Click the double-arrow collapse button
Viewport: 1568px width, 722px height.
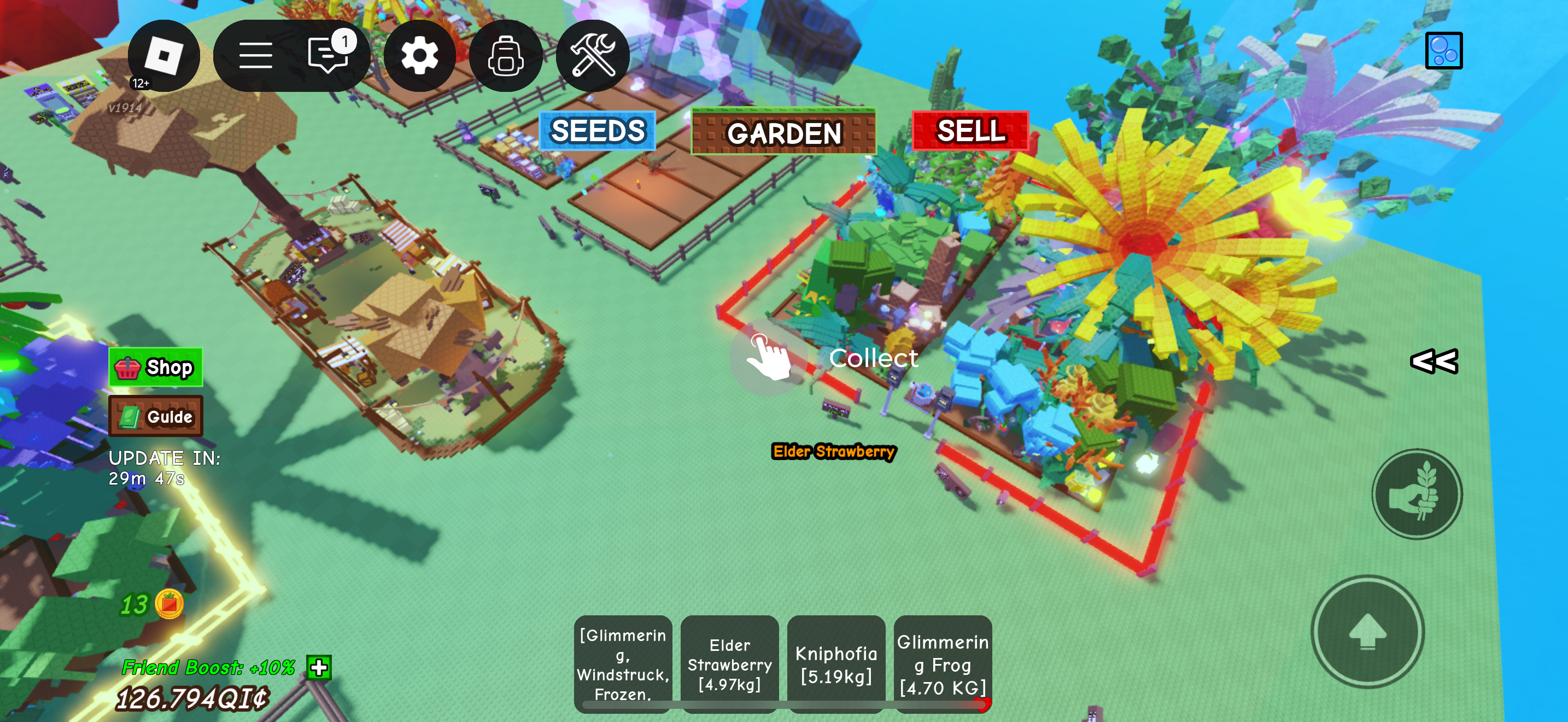1434,361
